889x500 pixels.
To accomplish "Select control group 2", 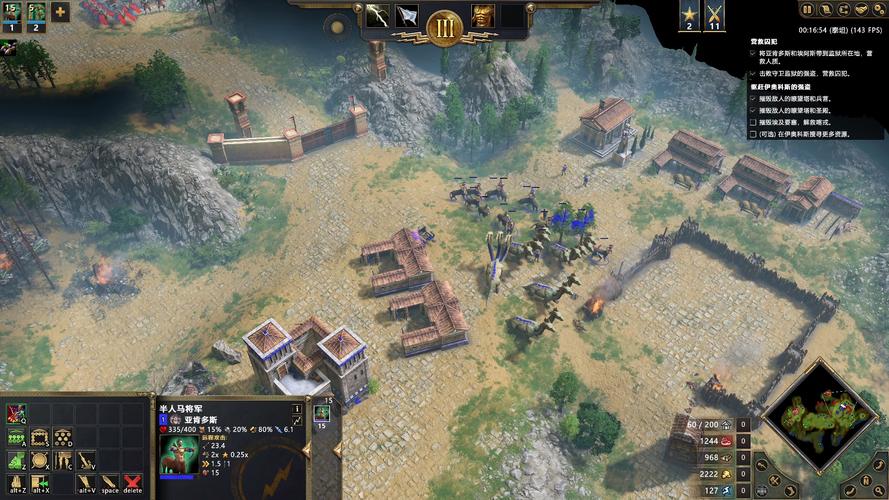I will 35,18.
